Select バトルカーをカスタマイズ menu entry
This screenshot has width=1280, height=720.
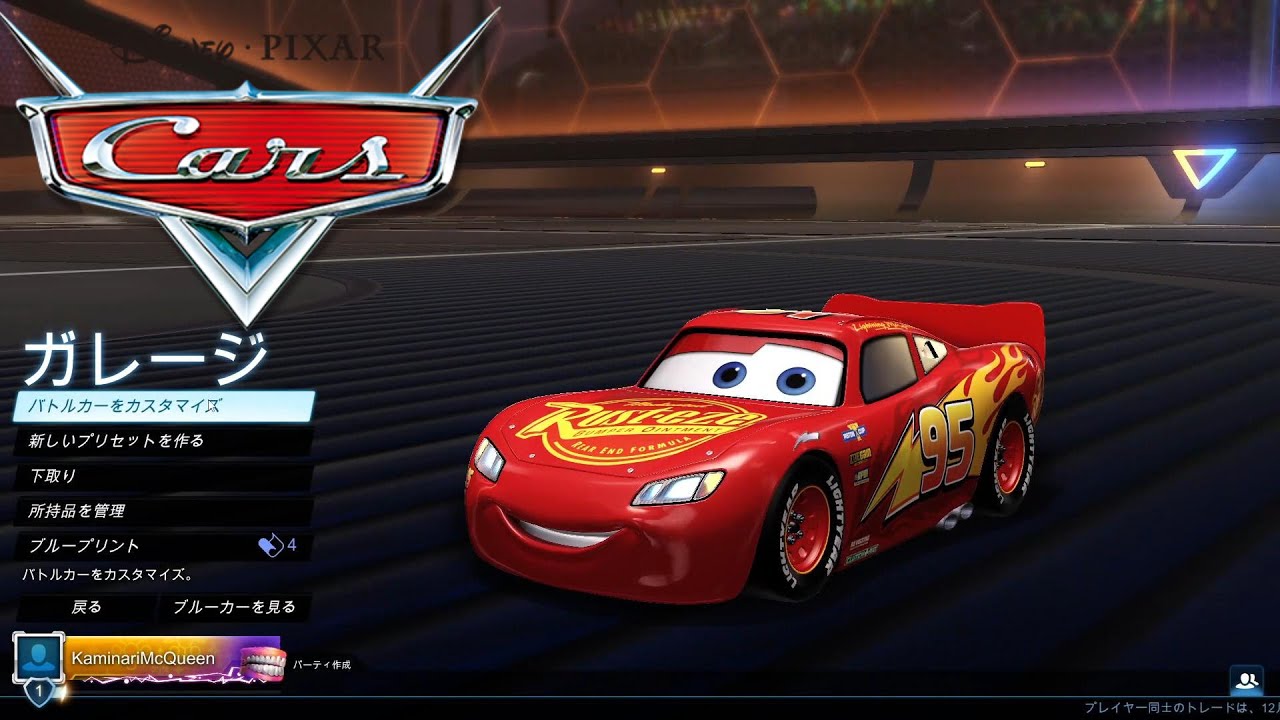pos(163,406)
